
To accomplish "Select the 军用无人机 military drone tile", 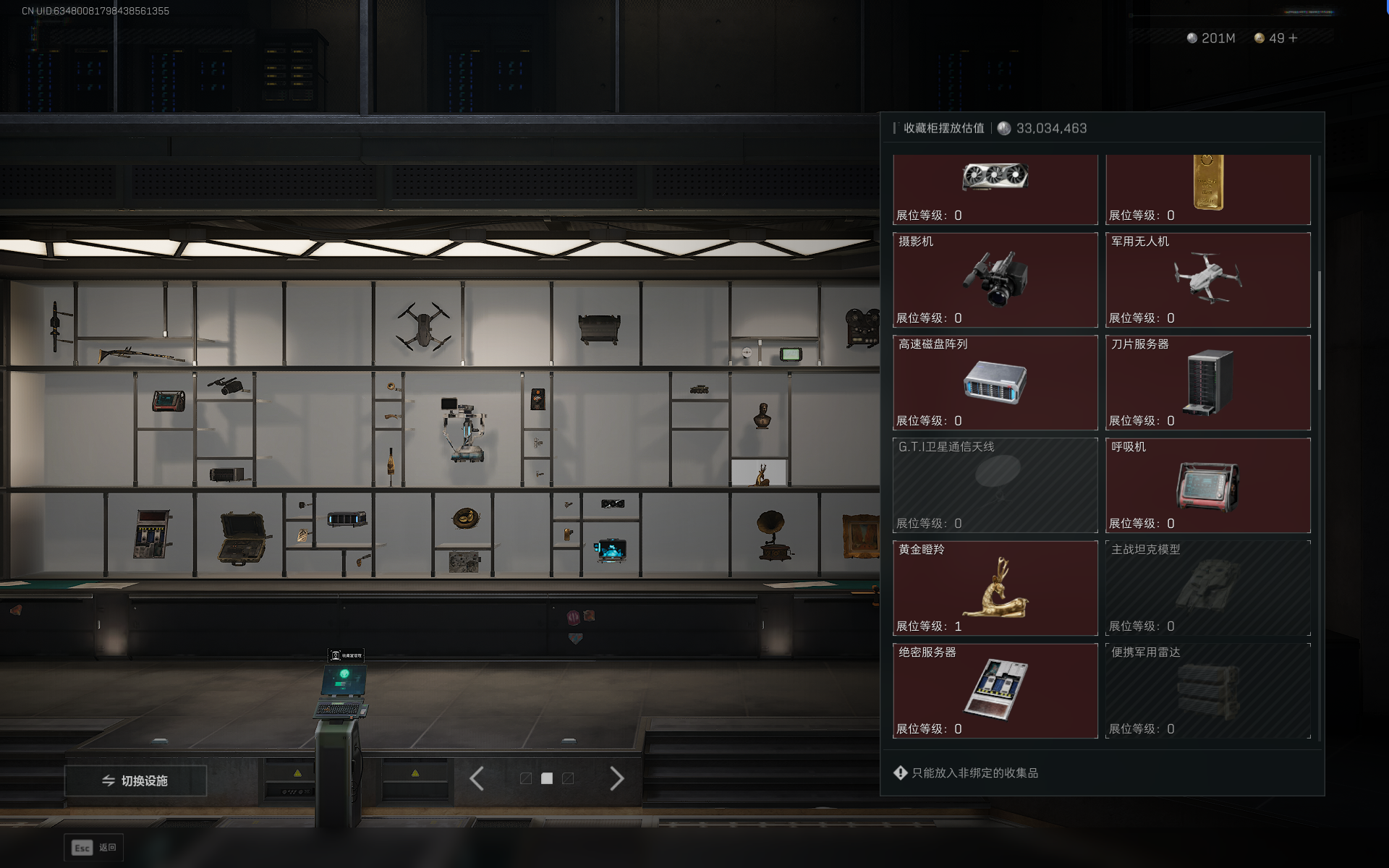I will pos(1207,280).
